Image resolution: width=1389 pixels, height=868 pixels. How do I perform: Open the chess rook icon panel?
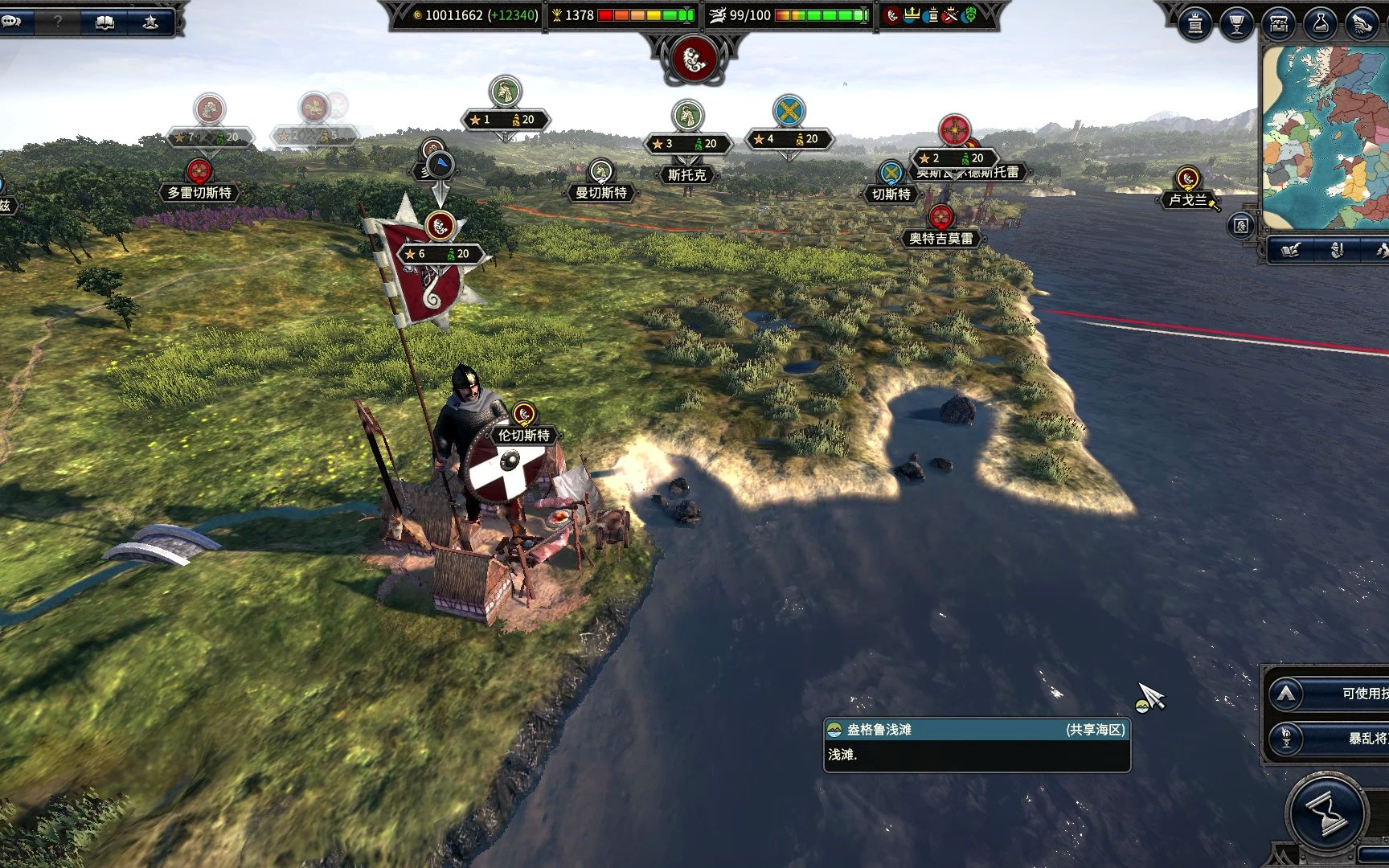[x=1195, y=24]
